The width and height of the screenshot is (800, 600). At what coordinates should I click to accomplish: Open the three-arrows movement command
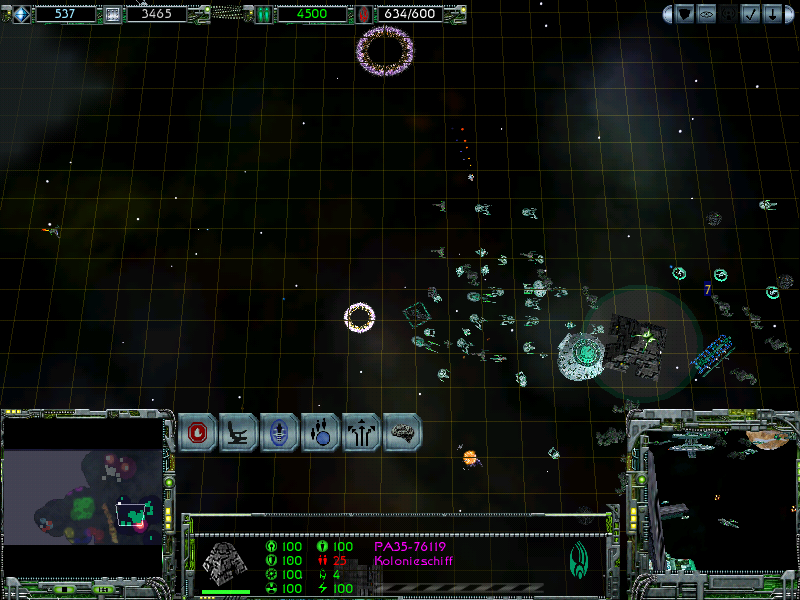[362, 432]
